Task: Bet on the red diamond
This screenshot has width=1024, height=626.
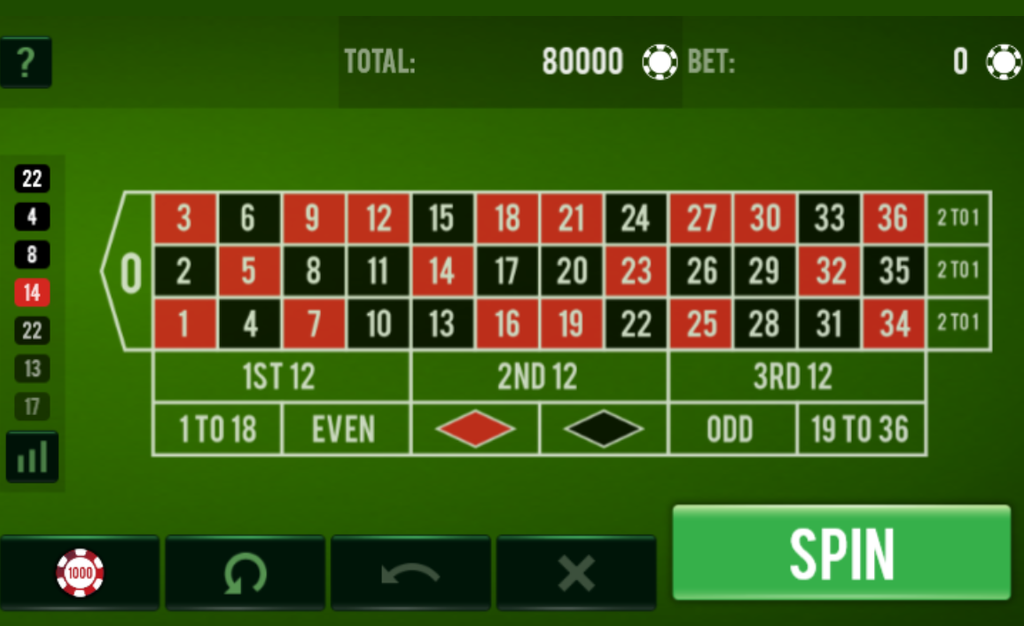Action: point(475,430)
